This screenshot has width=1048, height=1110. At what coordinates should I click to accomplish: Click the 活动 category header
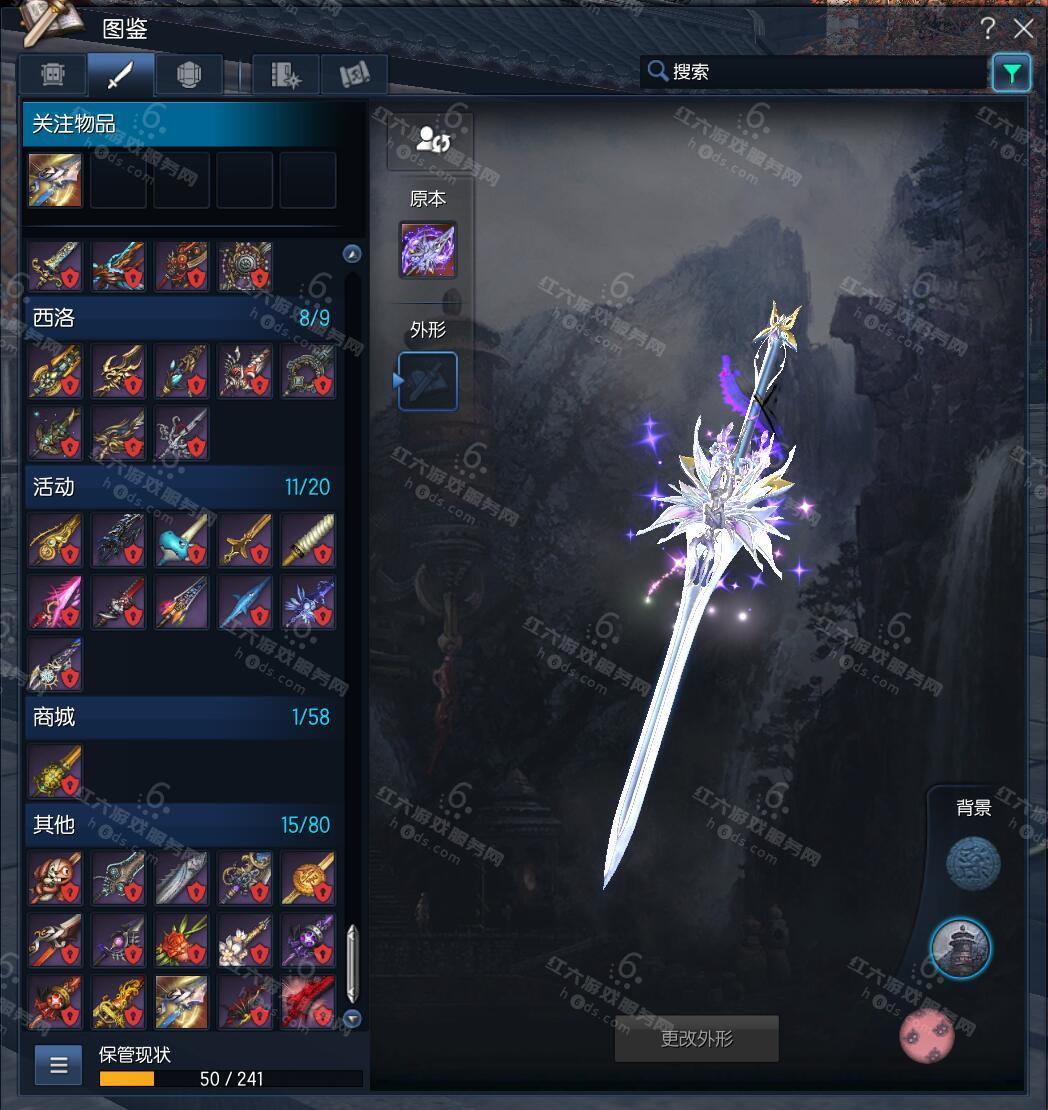(180, 487)
